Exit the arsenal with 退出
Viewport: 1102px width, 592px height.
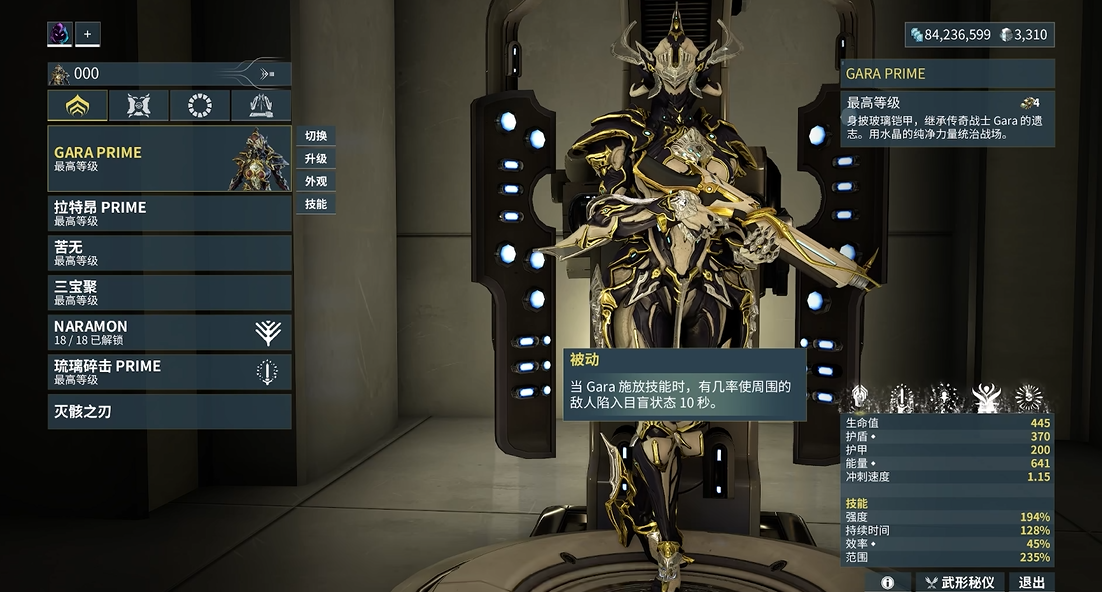pos(1031,582)
